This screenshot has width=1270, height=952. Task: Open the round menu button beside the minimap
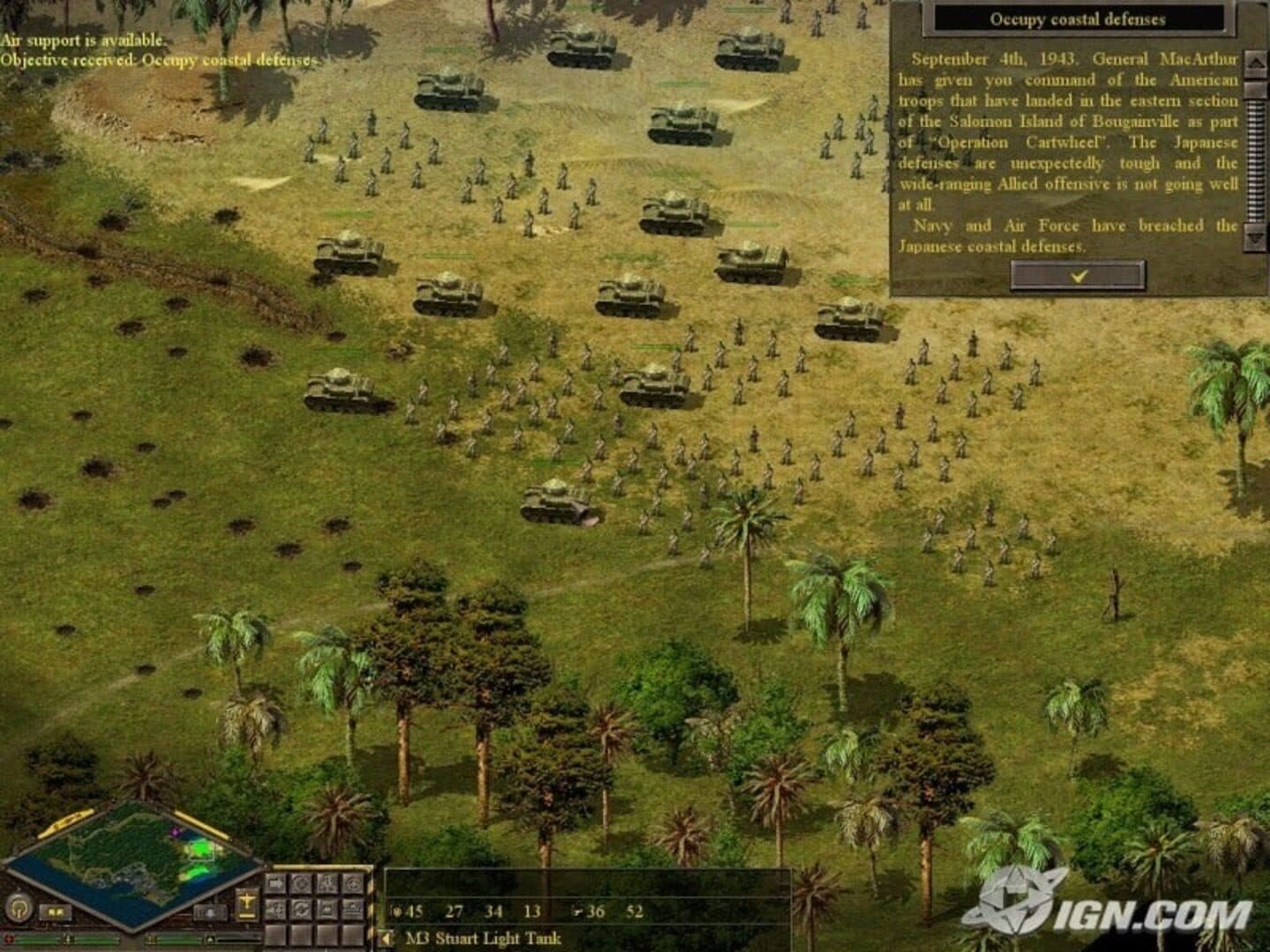click(x=17, y=906)
